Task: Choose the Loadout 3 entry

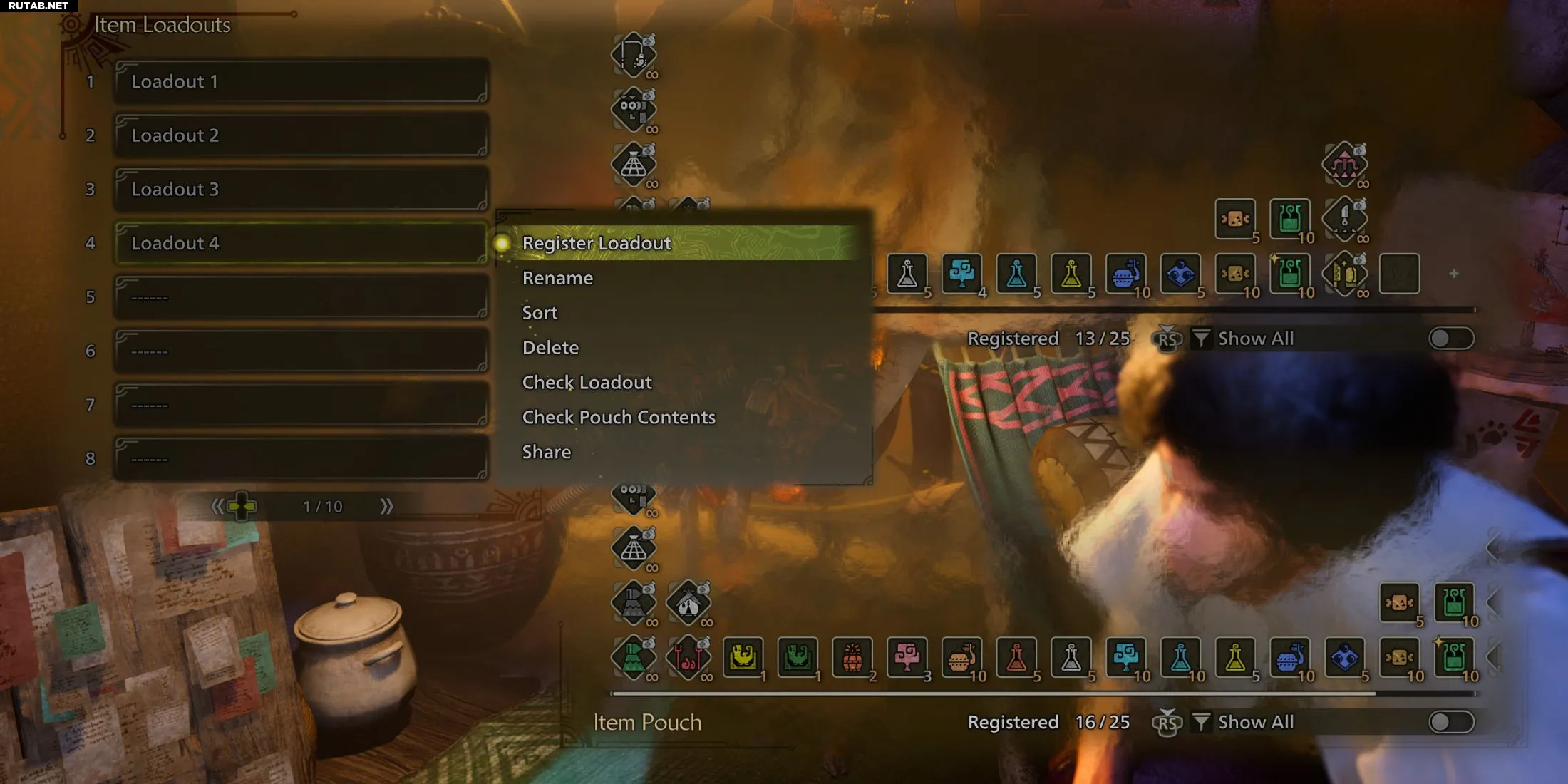Action: [x=301, y=190]
